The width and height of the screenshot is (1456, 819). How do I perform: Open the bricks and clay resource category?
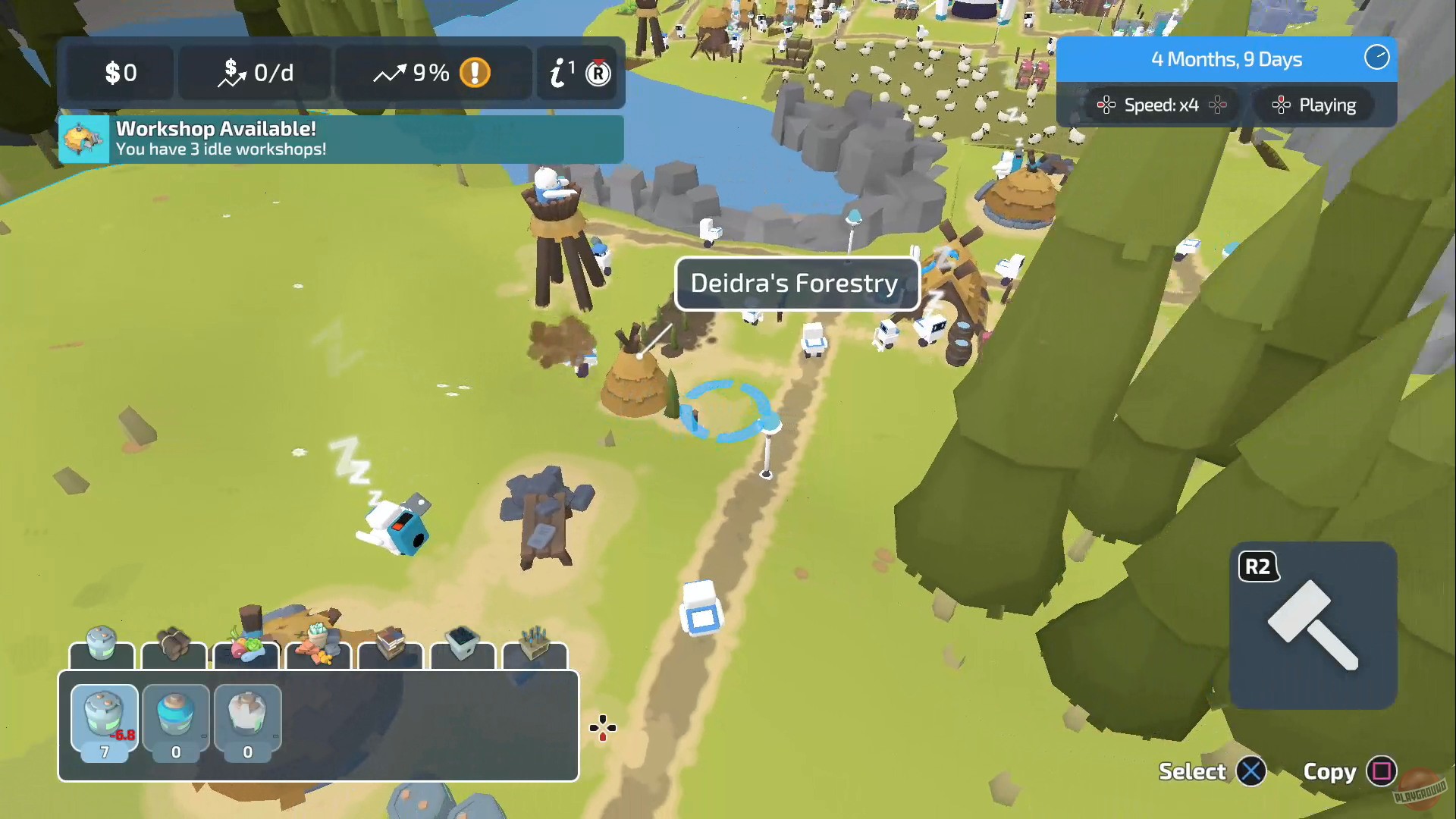(x=317, y=651)
